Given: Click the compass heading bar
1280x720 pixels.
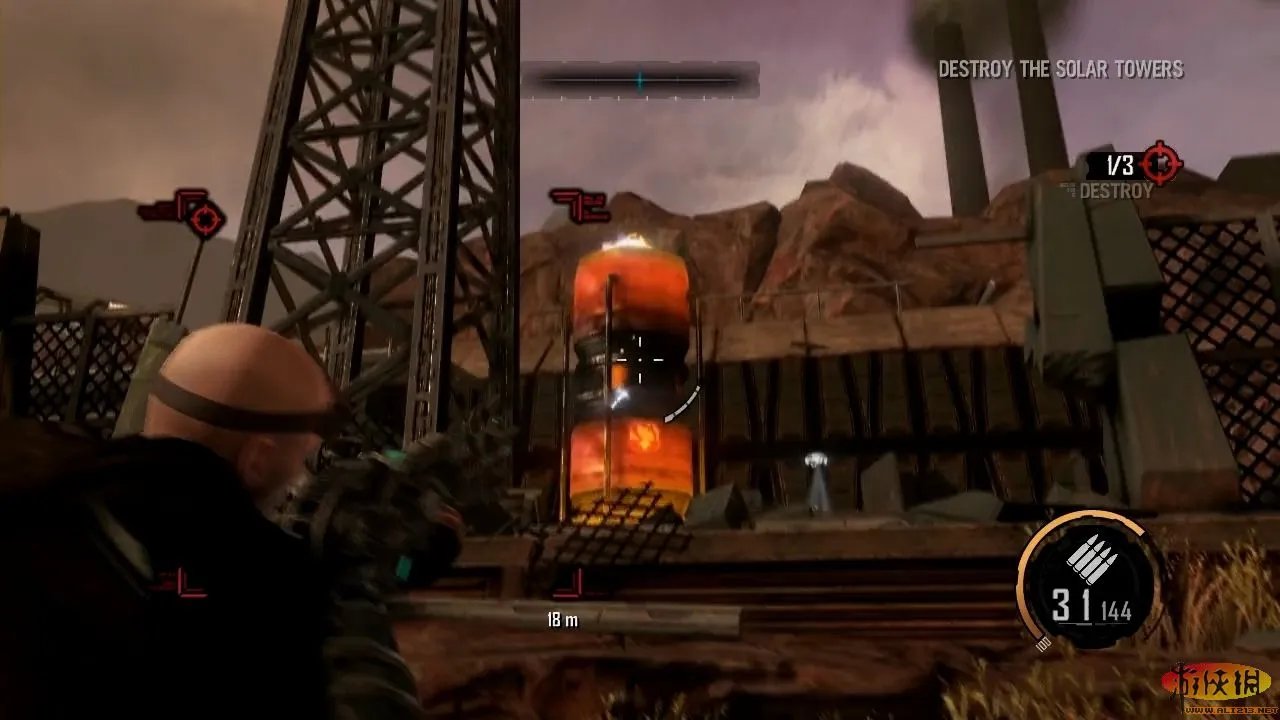Looking at the screenshot, I should tap(640, 80).
